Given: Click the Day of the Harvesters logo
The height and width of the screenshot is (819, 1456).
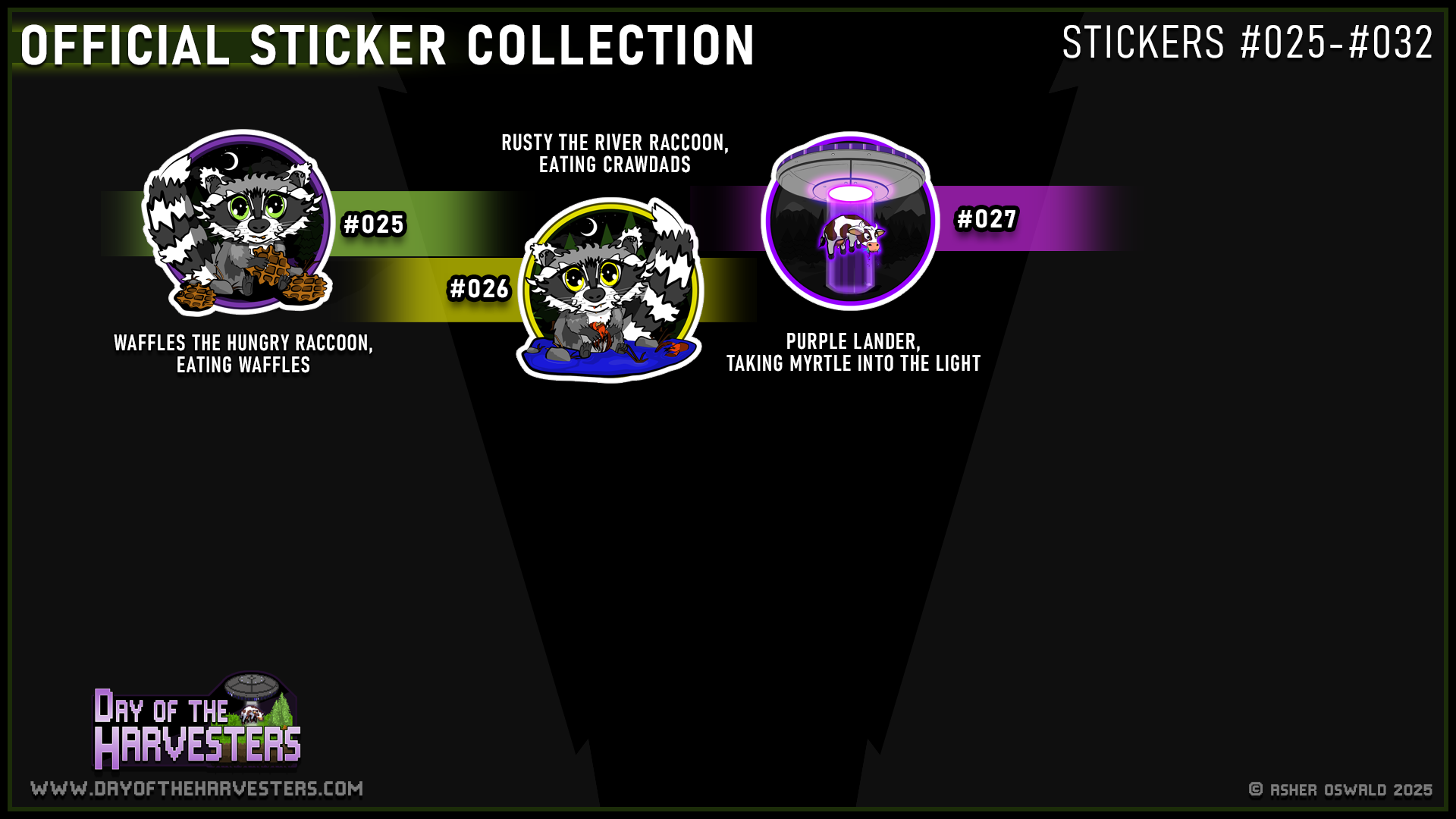Looking at the screenshot, I should tap(196, 723).
